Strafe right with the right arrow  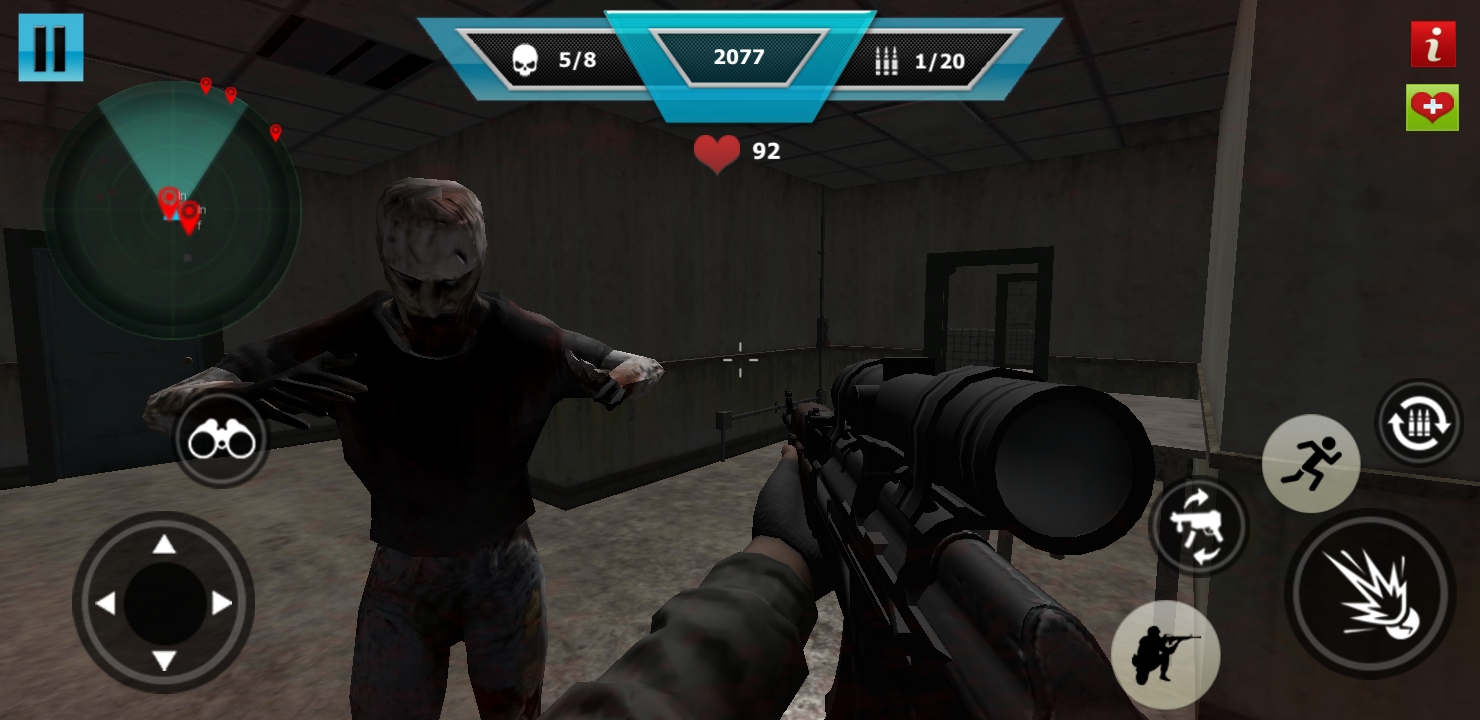tap(222, 603)
